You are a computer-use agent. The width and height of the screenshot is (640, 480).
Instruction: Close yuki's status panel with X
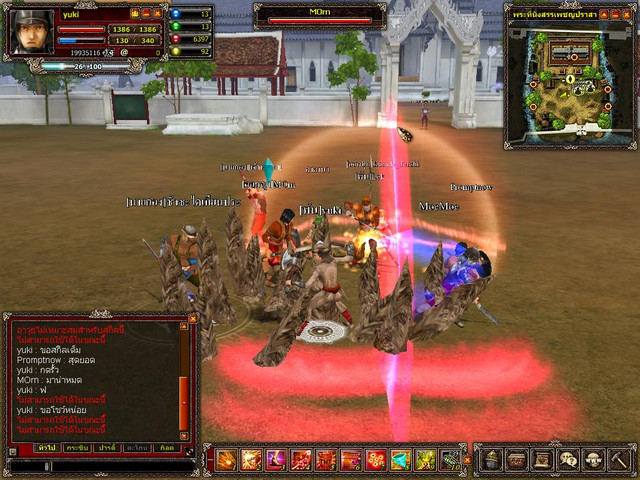point(158,14)
